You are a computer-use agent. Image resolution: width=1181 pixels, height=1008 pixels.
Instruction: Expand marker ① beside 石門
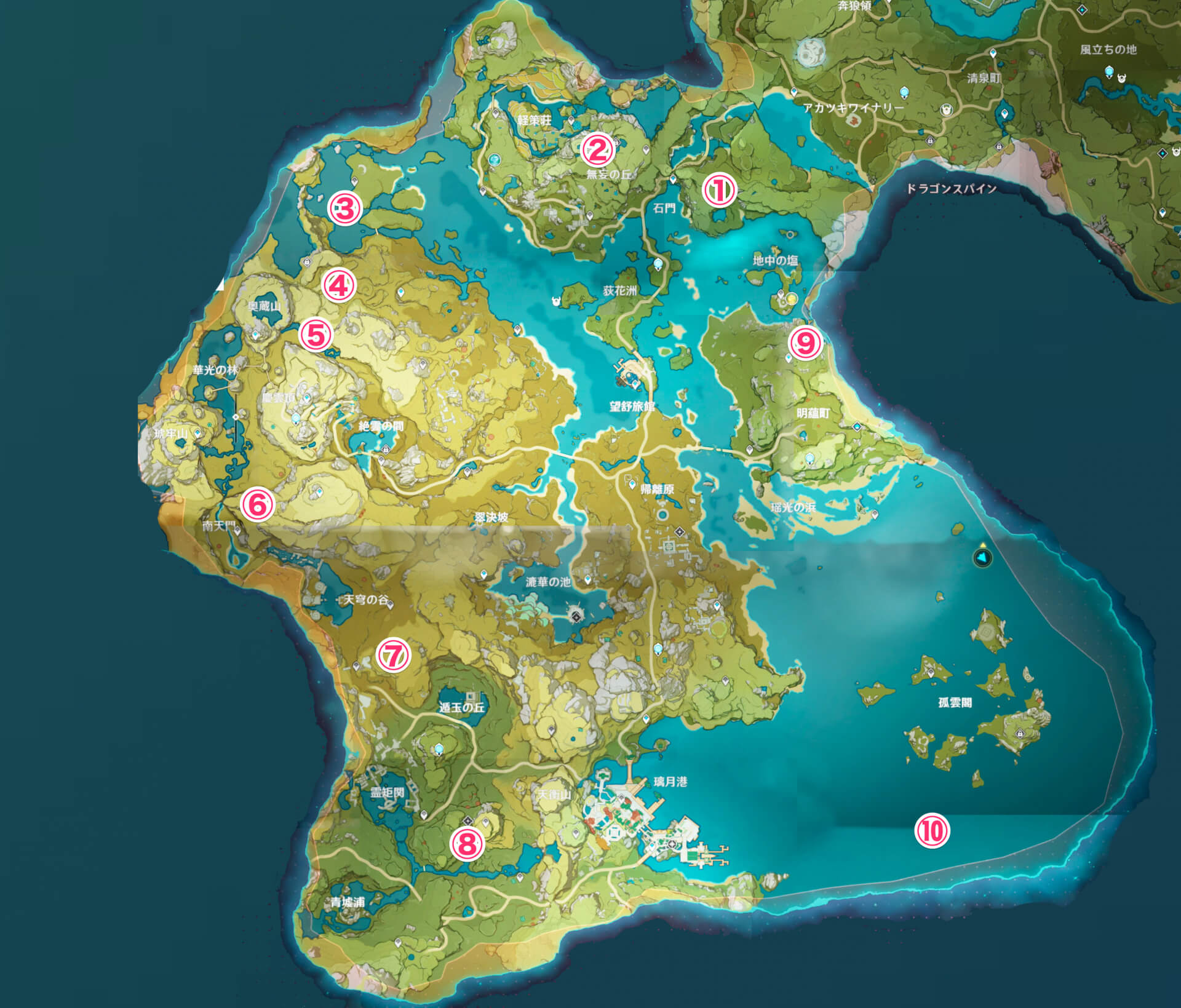coord(720,191)
